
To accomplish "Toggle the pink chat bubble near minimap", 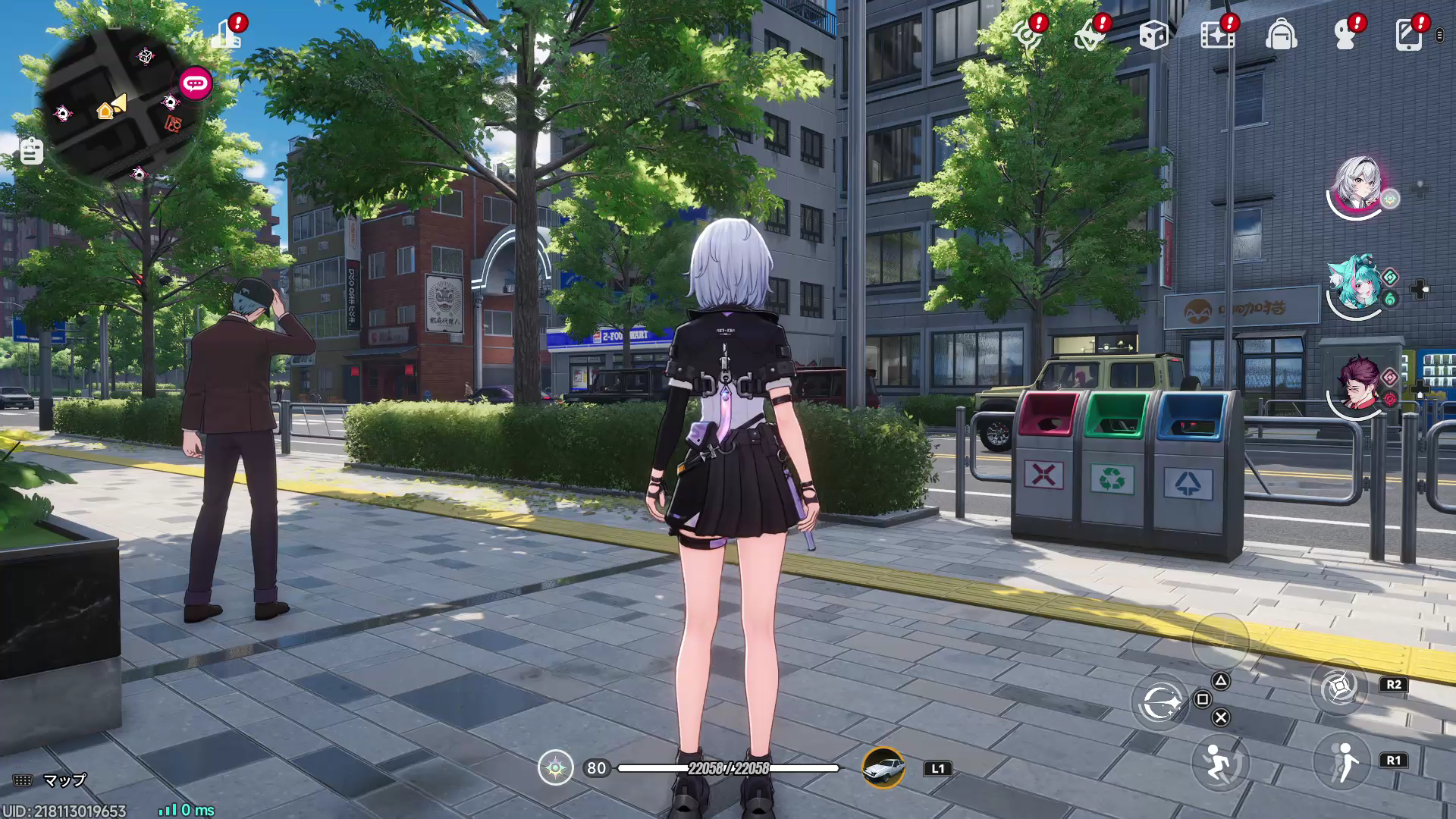I will [x=196, y=84].
